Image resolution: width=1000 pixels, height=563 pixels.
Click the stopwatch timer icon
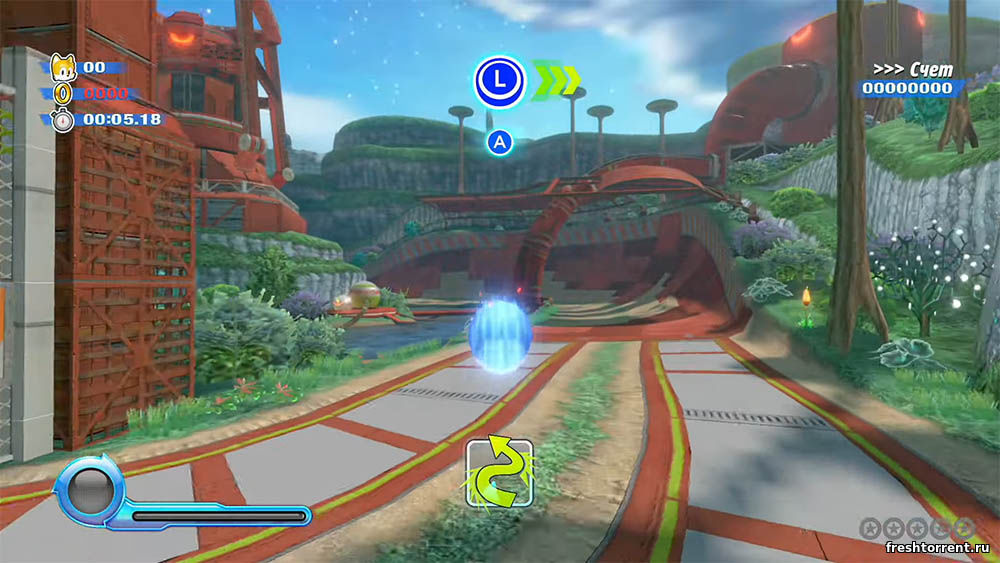62,119
